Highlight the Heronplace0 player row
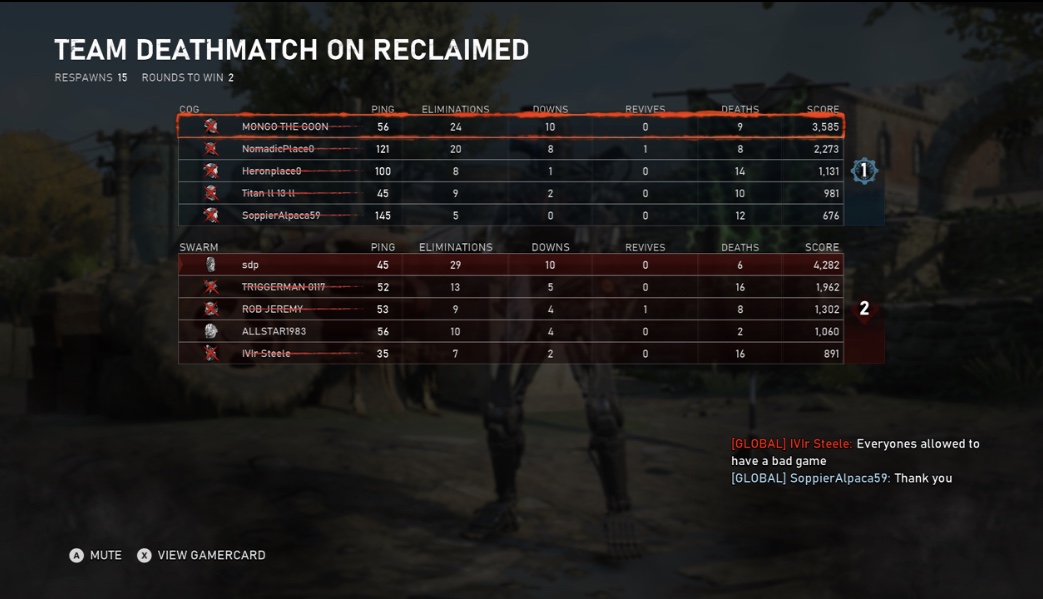 pyautogui.click(x=510, y=171)
